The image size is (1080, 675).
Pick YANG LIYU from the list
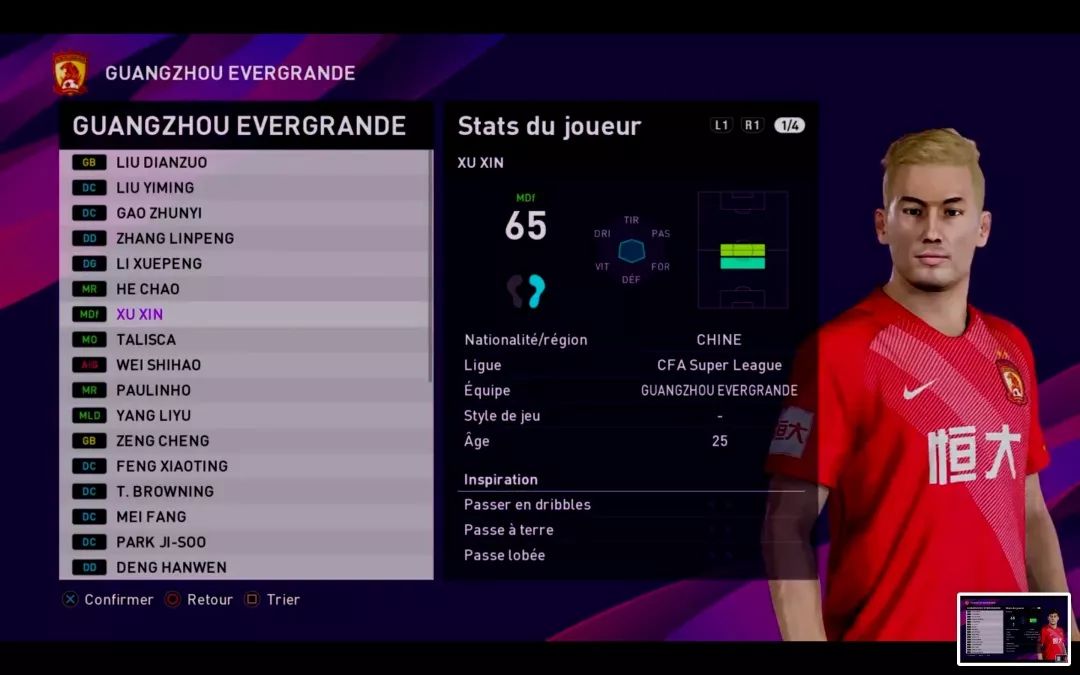[245, 415]
